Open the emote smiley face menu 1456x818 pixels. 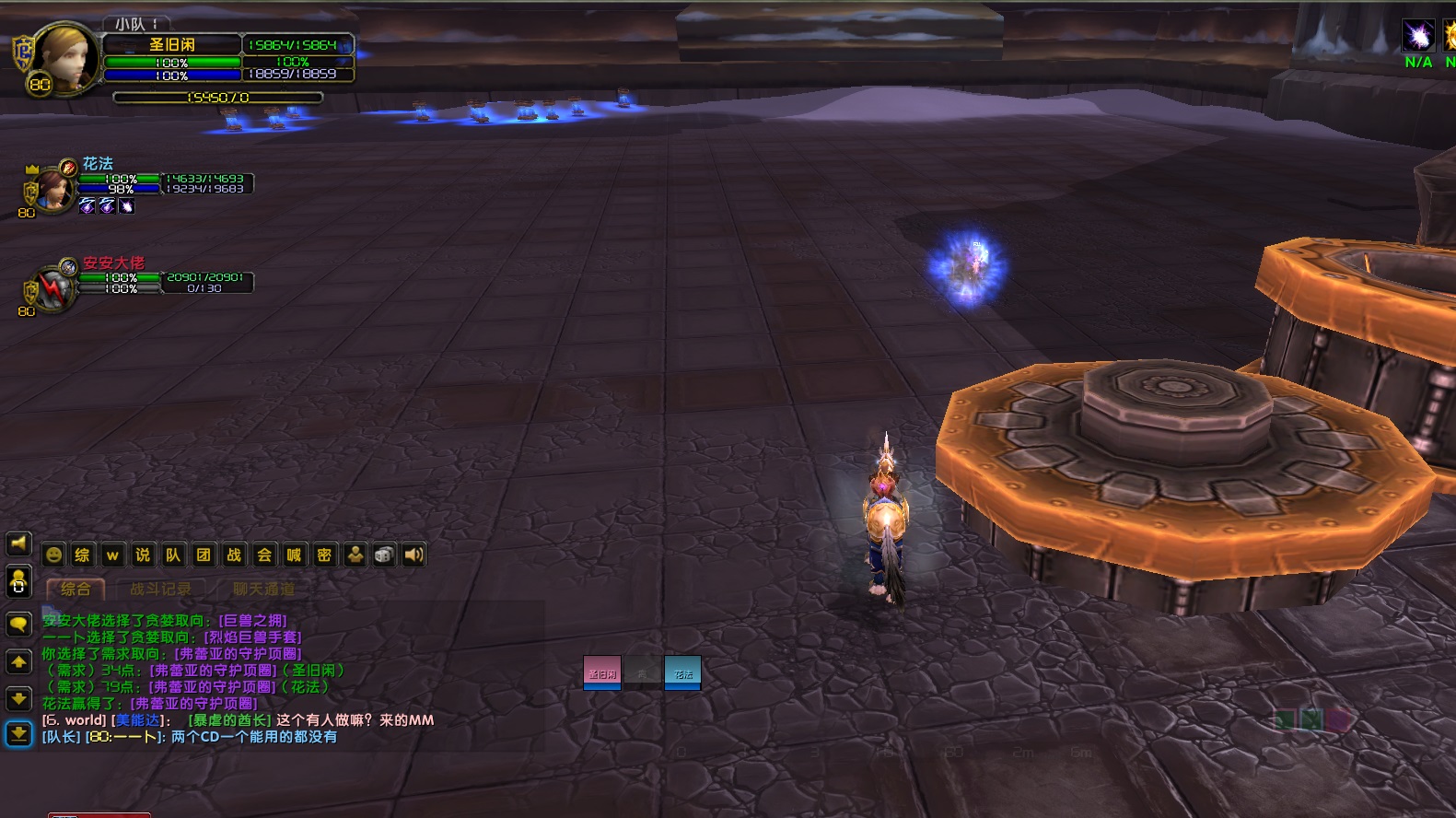53,555
